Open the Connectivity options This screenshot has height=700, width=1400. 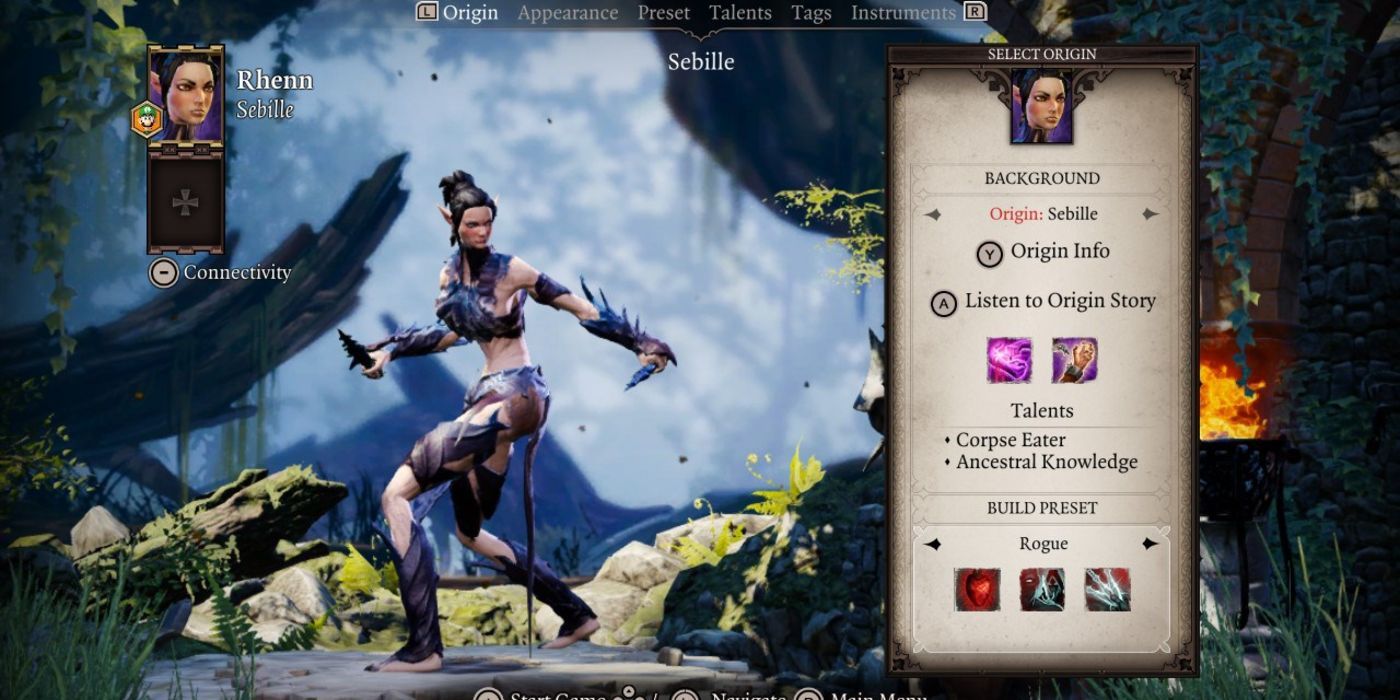(222, 273)
